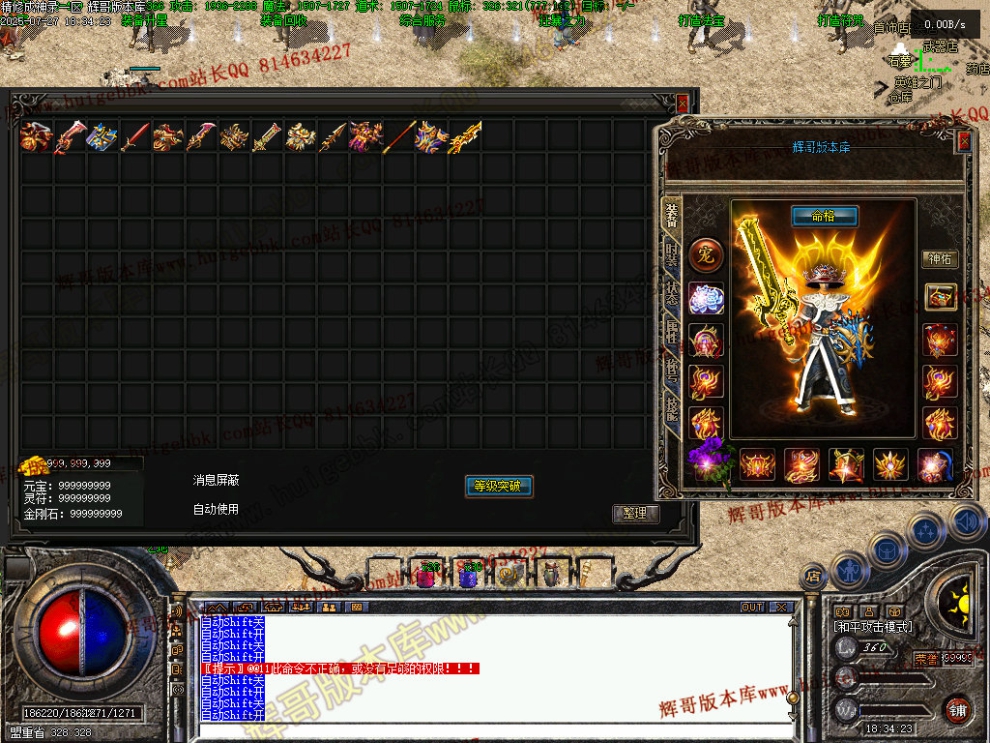Switch to the 时装 fashion tab

[672, 255]
